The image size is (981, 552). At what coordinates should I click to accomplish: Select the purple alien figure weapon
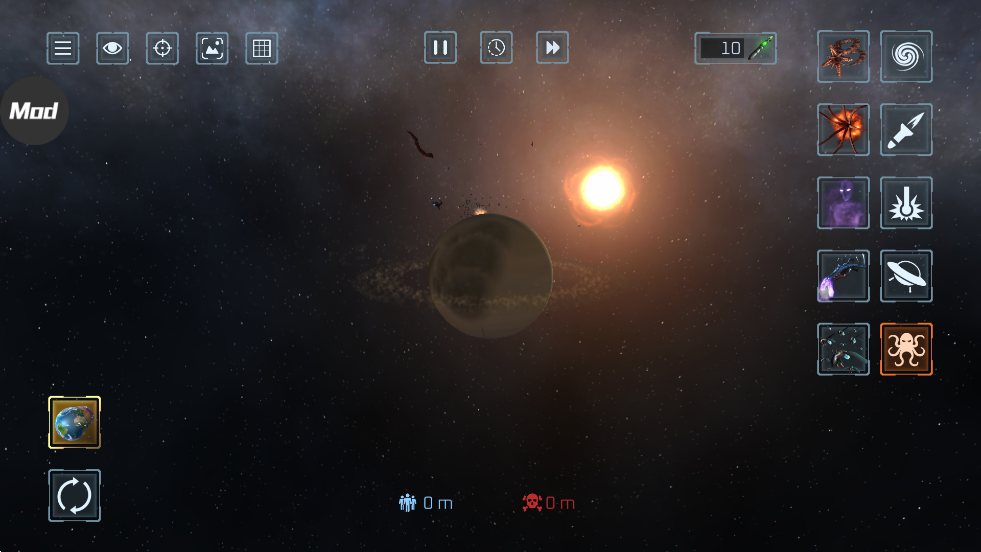[843, 203]
